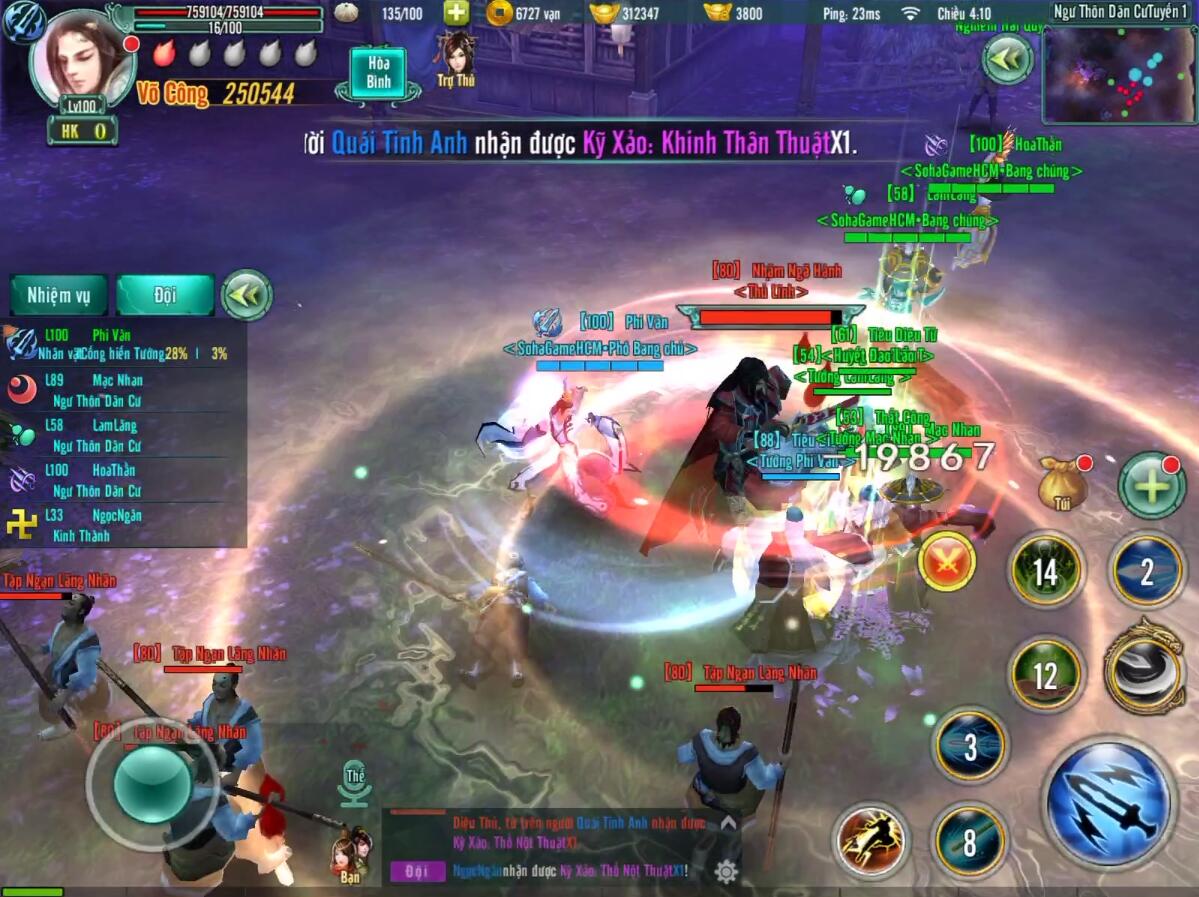
Task: Activate the skill showing cooldown 14
Action: pos(1046,571)
